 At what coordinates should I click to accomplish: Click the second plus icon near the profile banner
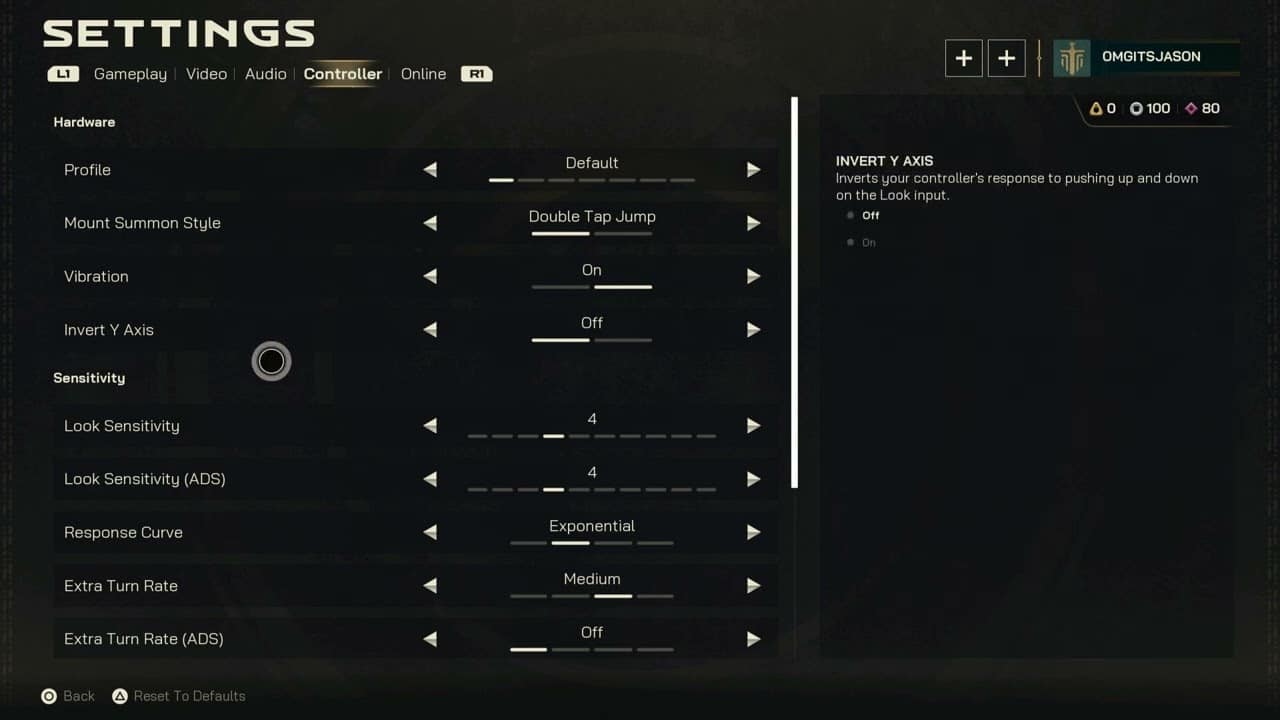coord(1006,58)
